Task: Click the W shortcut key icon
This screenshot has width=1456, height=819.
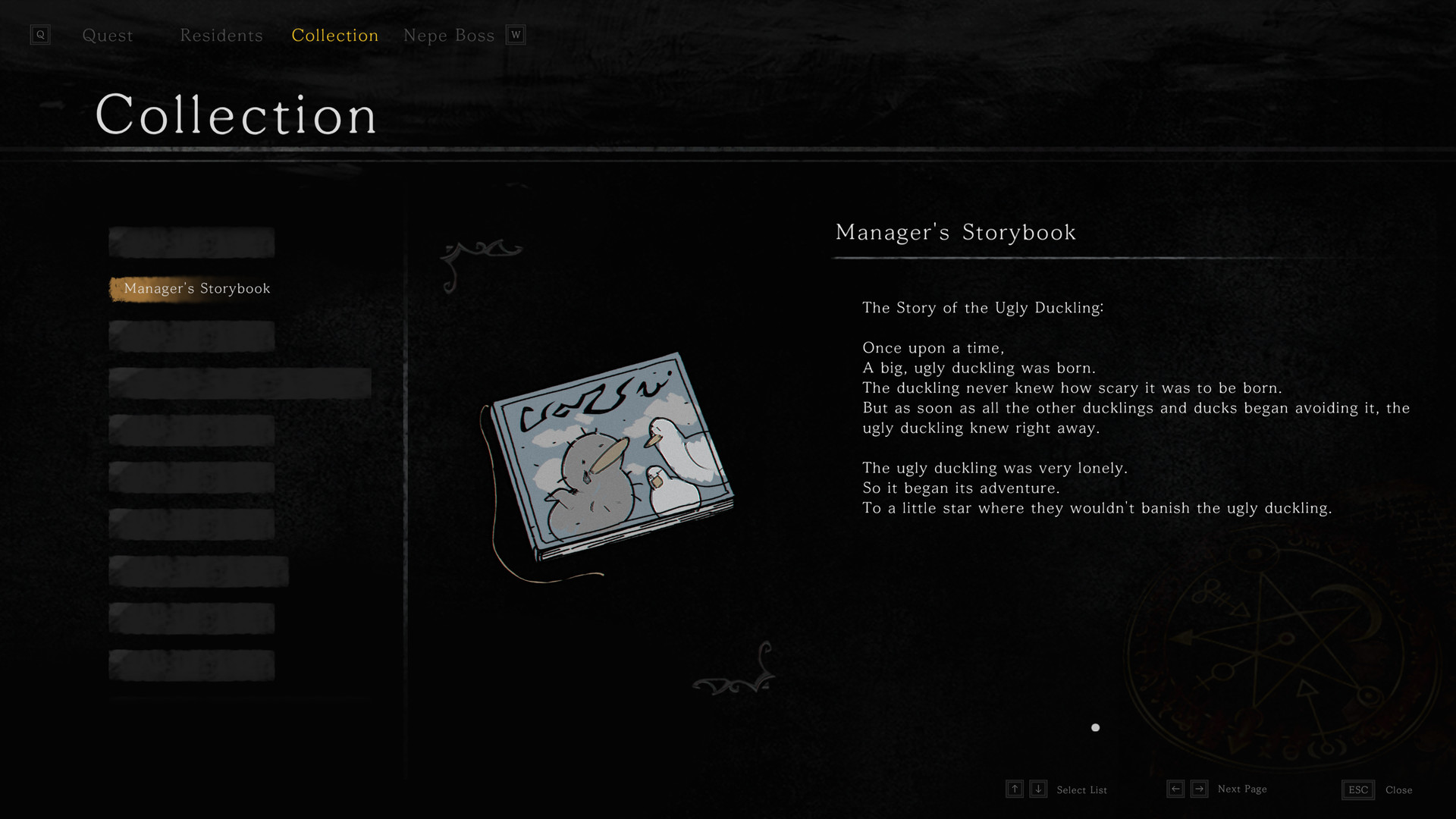Action: (x=516, y=34)
